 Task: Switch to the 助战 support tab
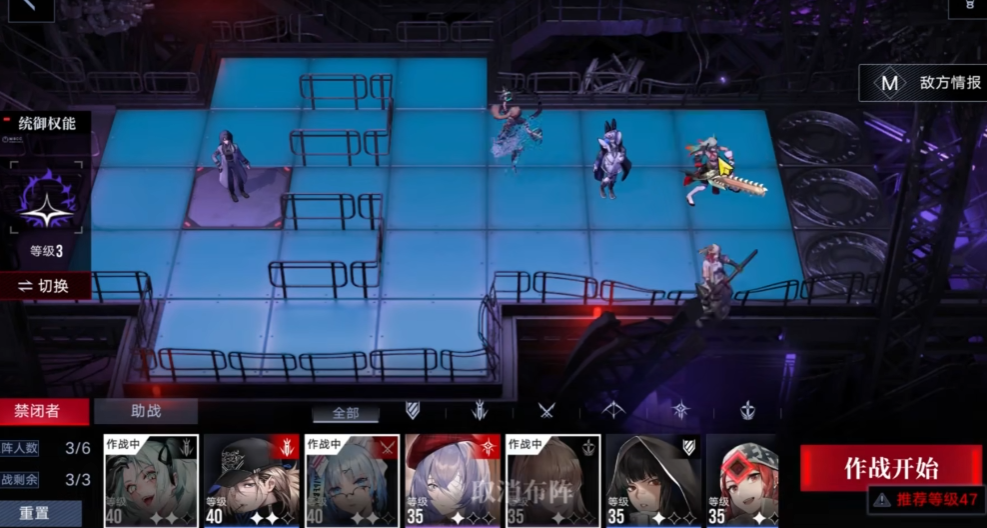[x=146, y=411]
